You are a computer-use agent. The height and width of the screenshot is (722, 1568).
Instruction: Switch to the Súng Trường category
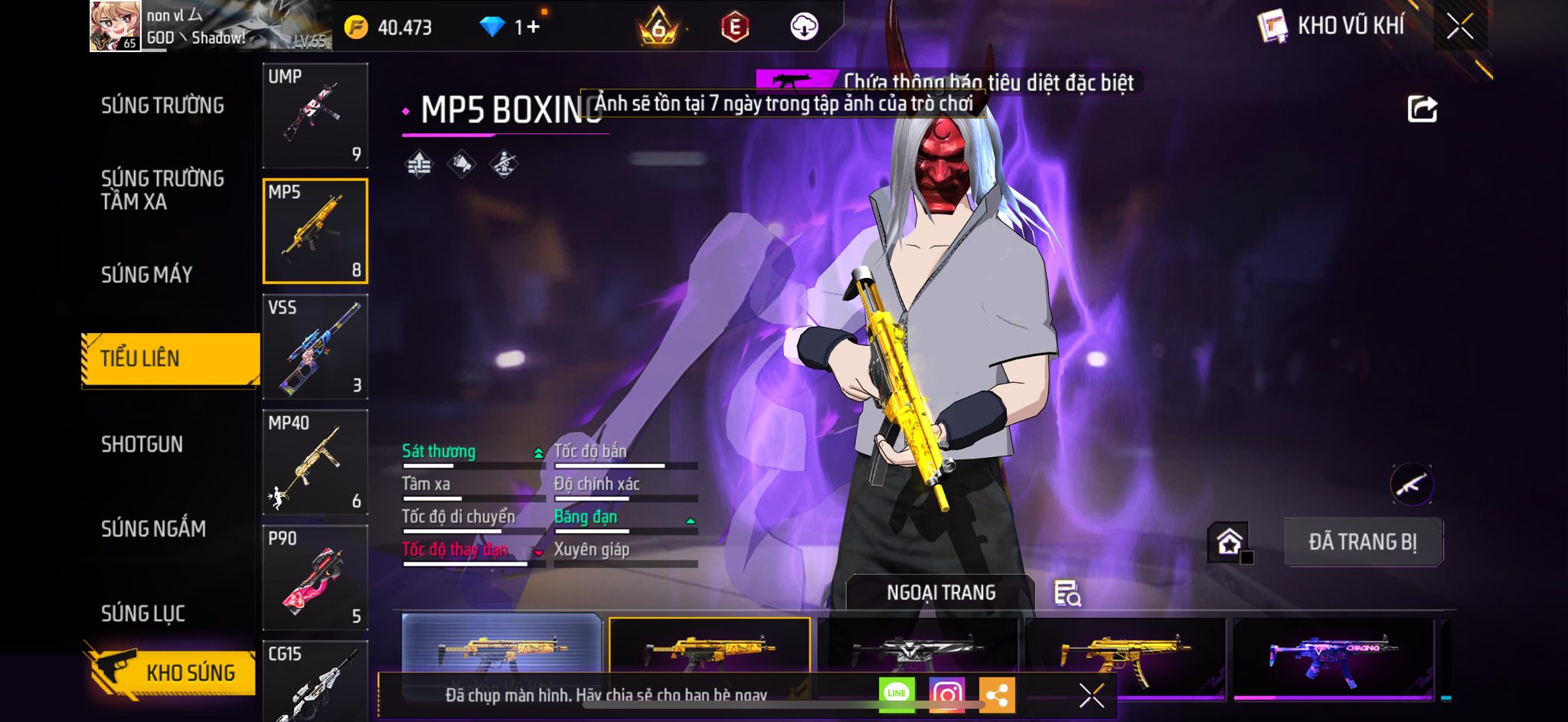pos(162,106)
